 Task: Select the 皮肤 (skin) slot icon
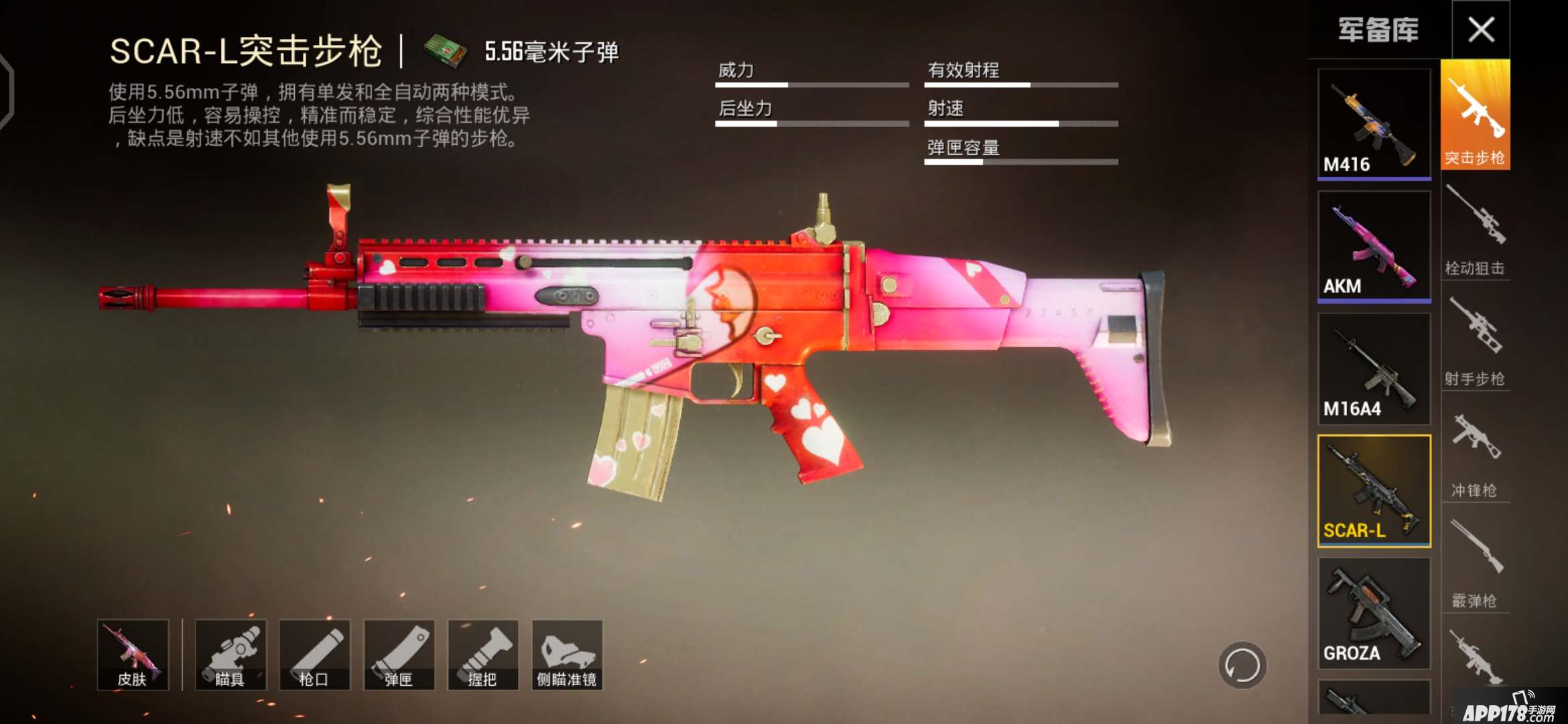pyautogui.click(x=133, y=655)
